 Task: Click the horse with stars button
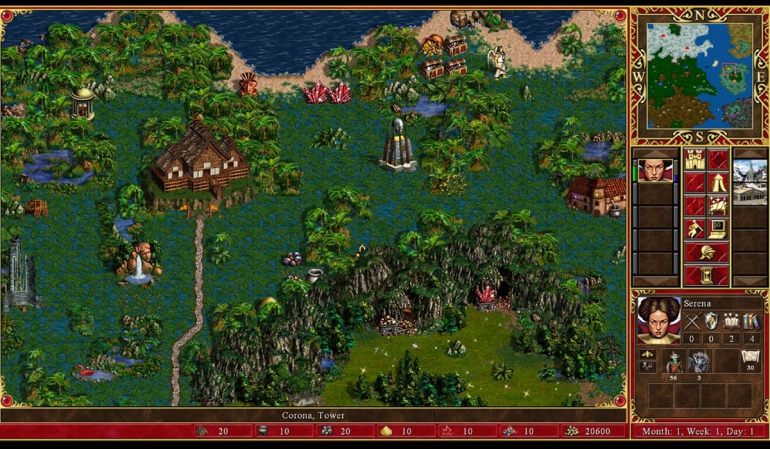pyautogui.click(x=718, y=207)
